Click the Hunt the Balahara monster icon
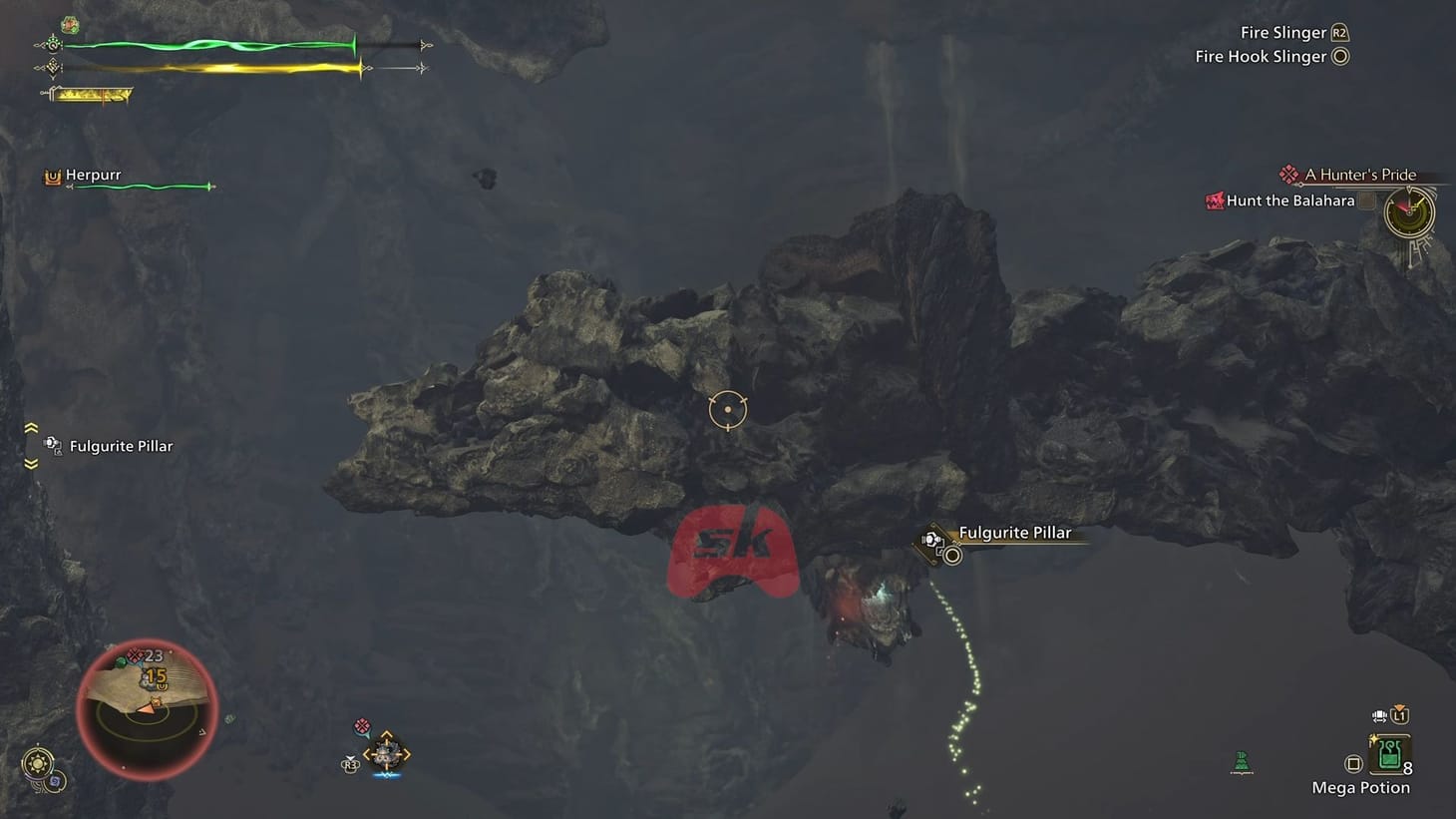This screenshot has height=819, width=1456. [x=1215, y=201]
